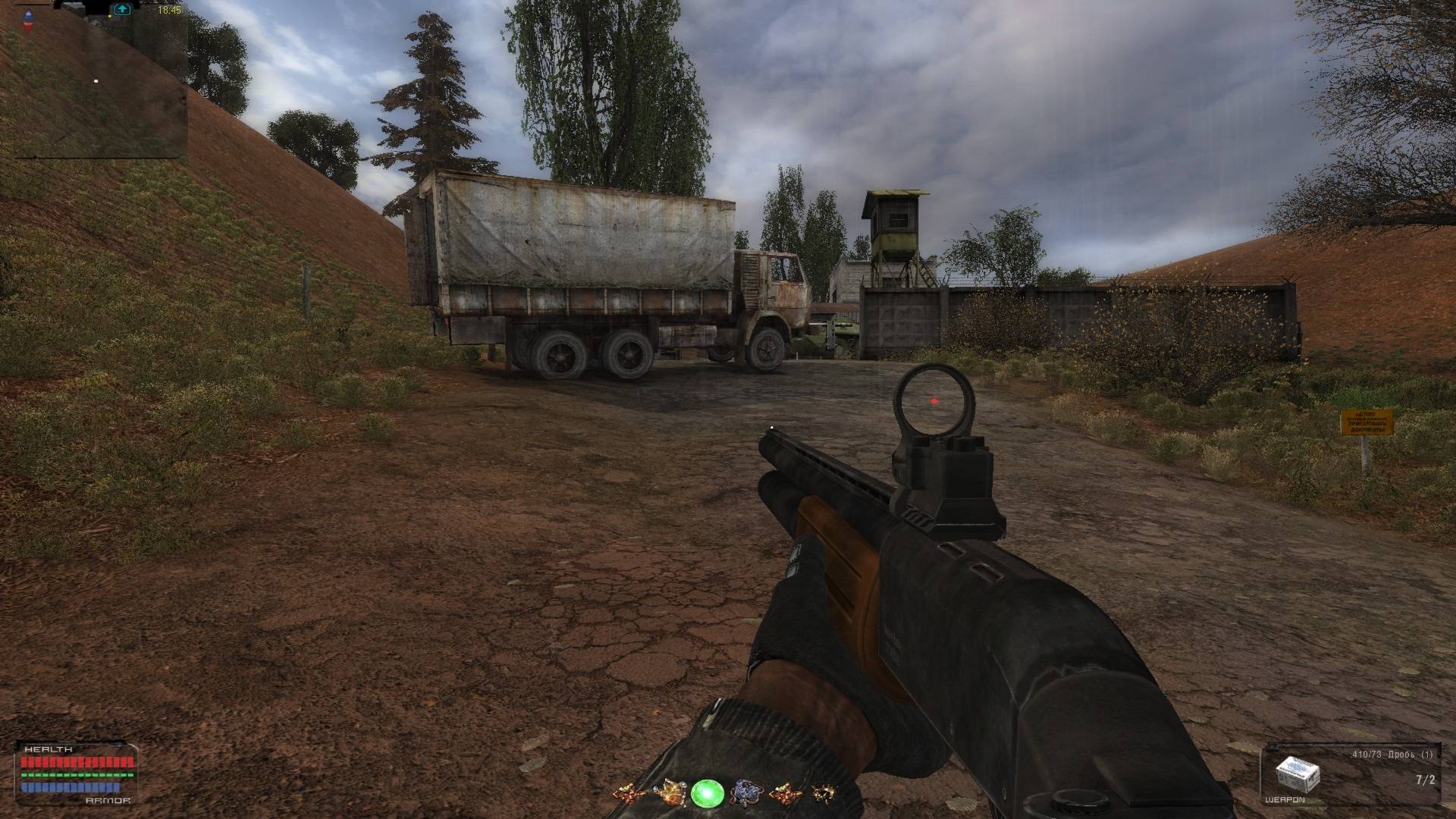Click the white ammo box icon

[1298, 774]
